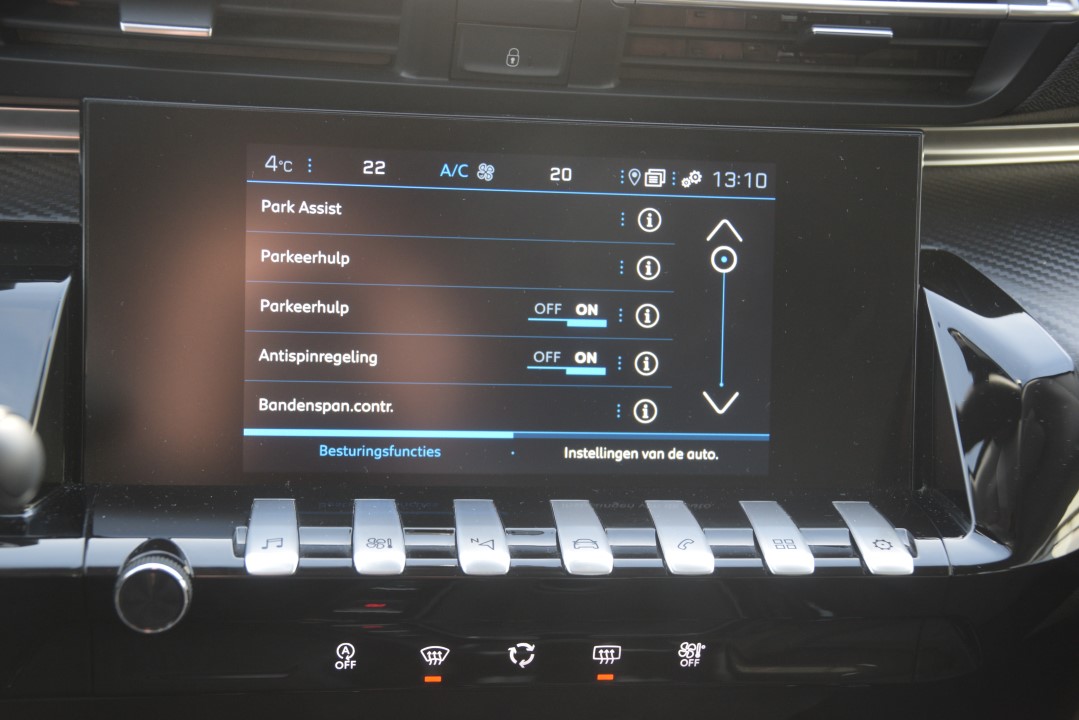Open the Park Assist row
Viewport: 1079px width, 720px height.
pyautogui.click(x=301, y=208)
